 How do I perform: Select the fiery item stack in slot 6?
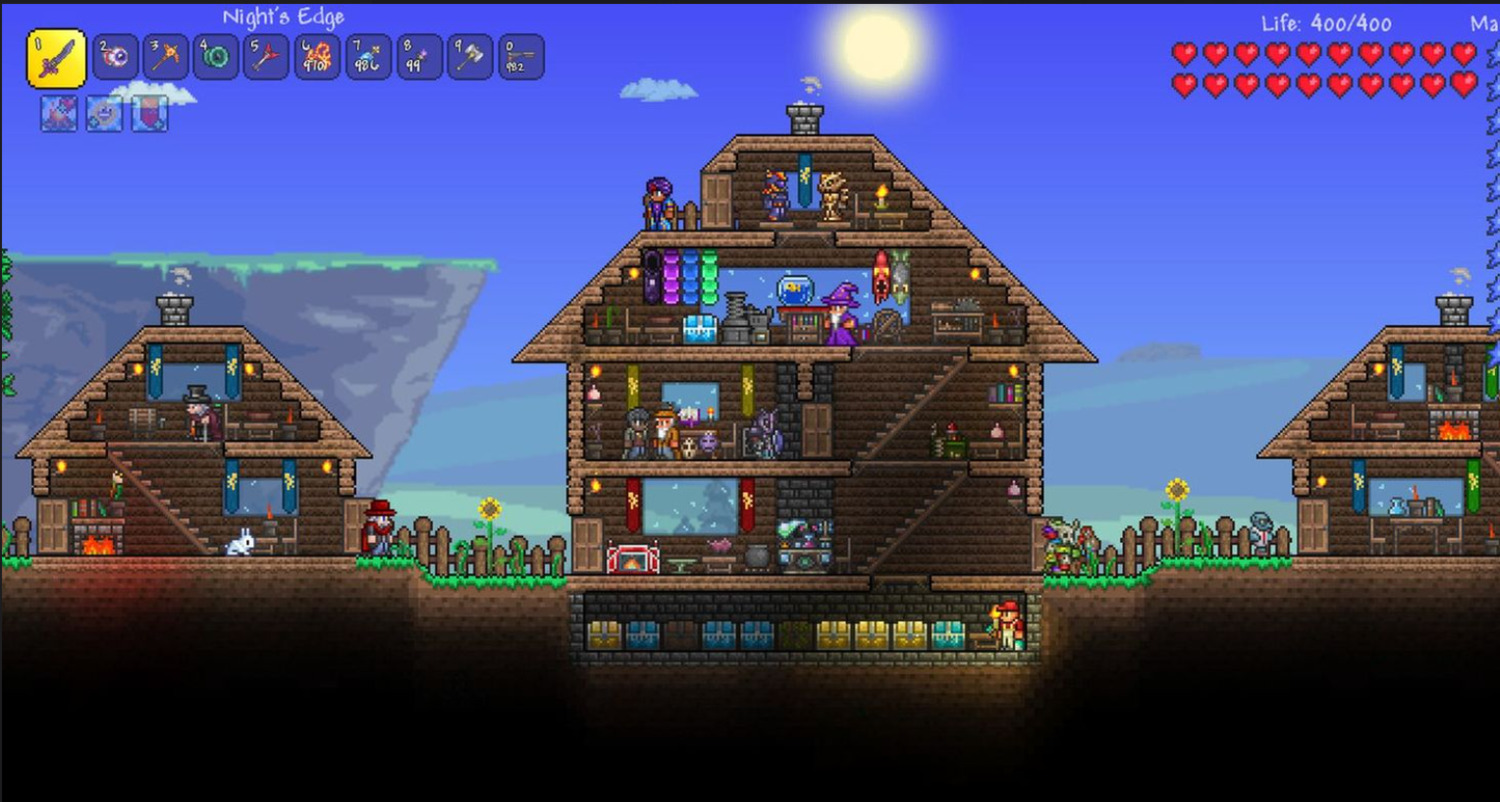coord(318,58)
